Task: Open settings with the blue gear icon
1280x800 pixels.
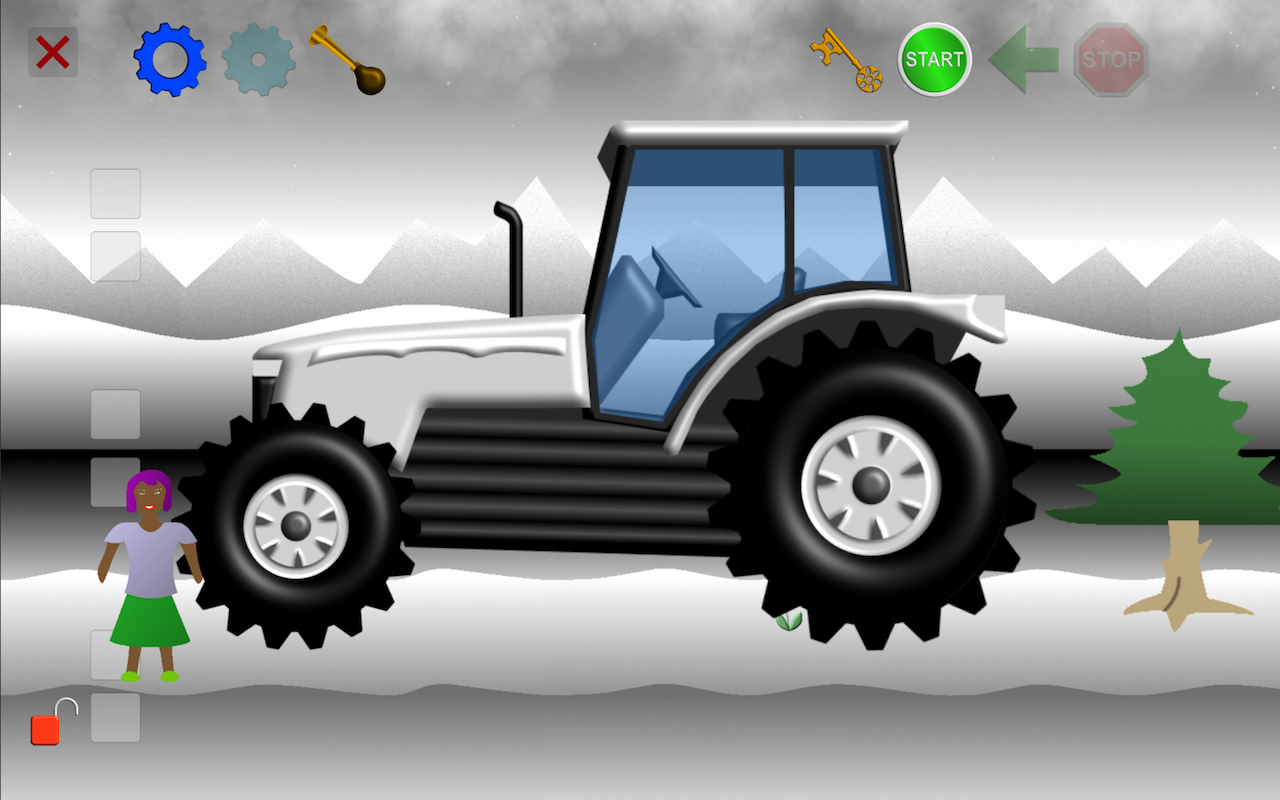Action: [168, 58]
